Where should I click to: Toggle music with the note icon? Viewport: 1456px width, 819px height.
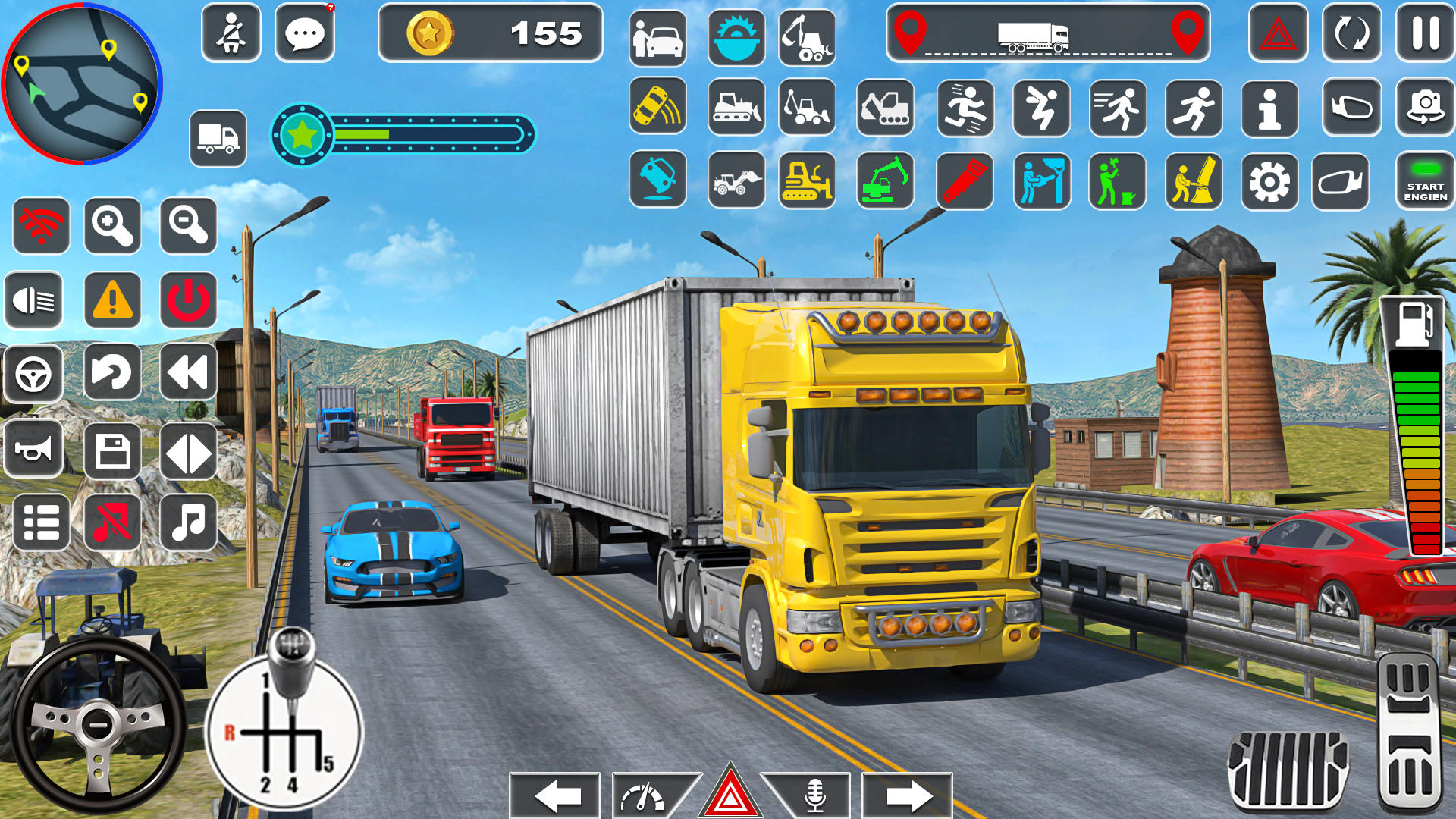pos(188,522)
